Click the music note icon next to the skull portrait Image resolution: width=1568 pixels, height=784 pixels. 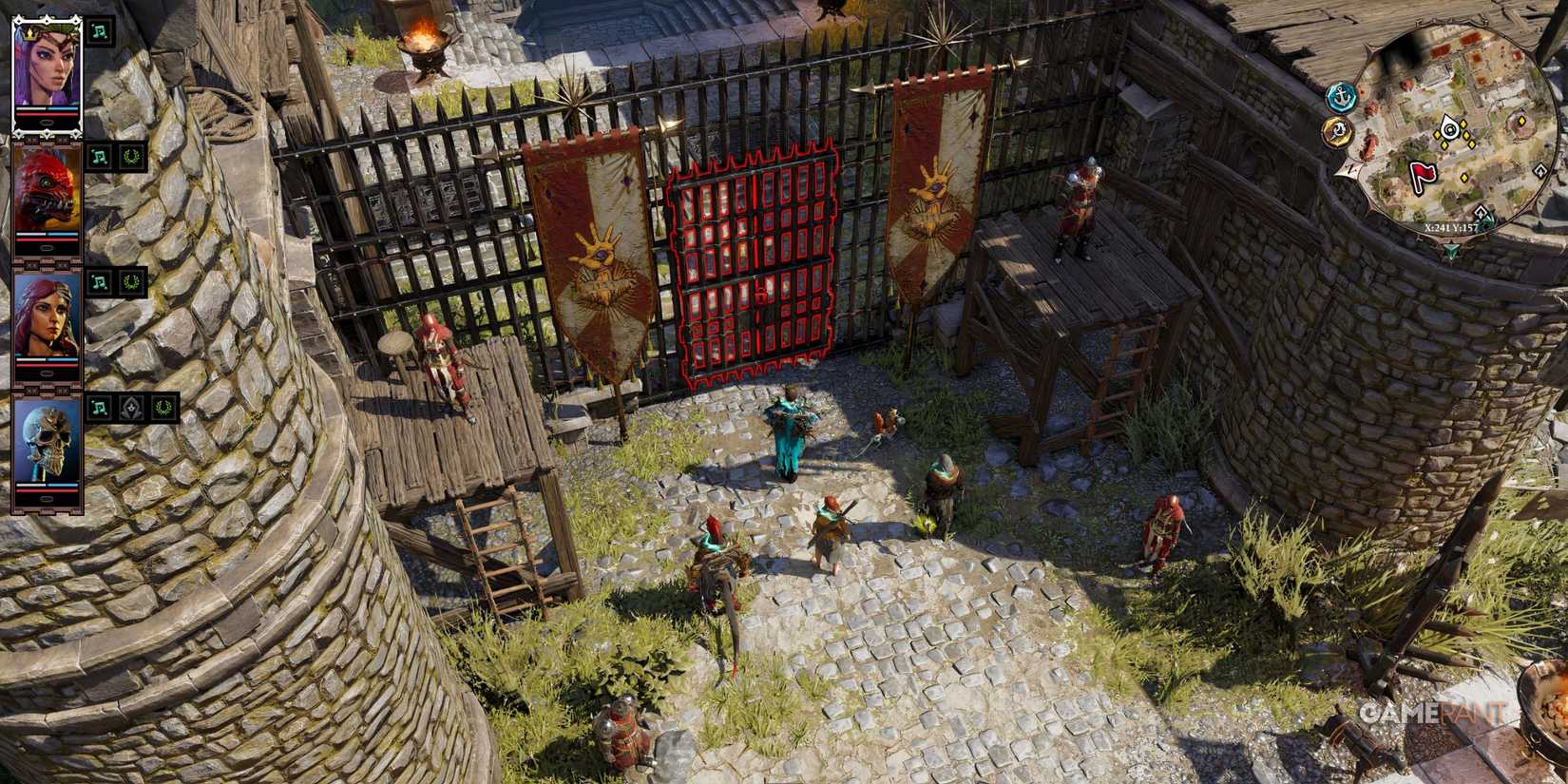[98, 408]
